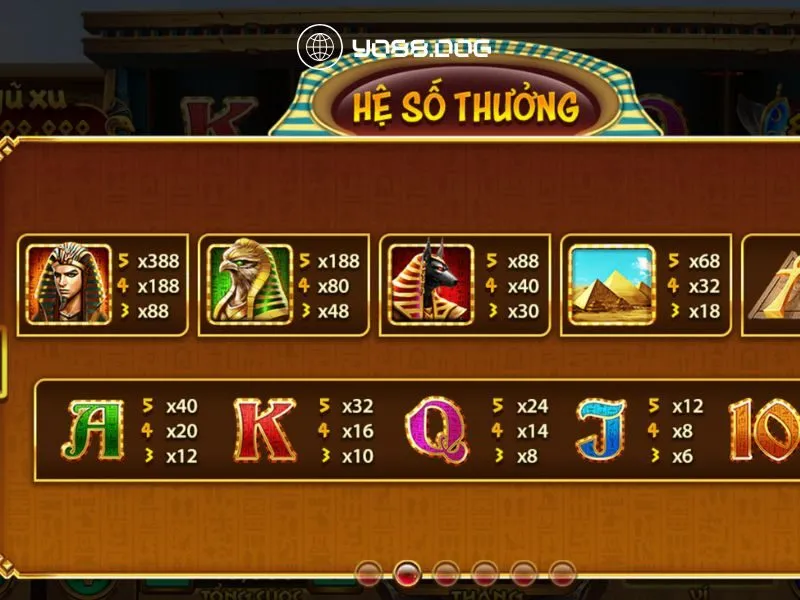Select the highlighted second page dot

[407, 573]
